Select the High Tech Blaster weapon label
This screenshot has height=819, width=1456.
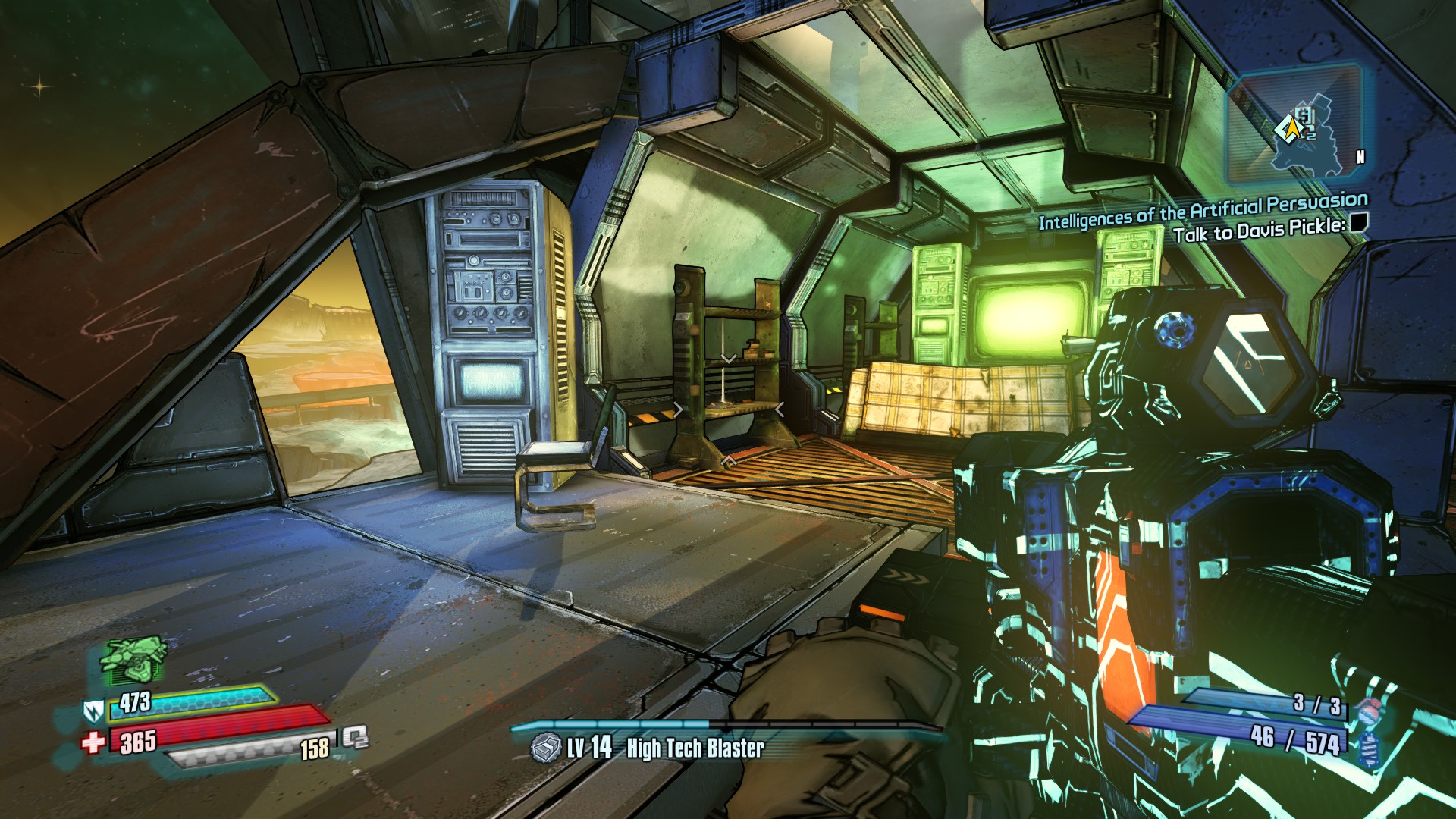pos(695,748)
